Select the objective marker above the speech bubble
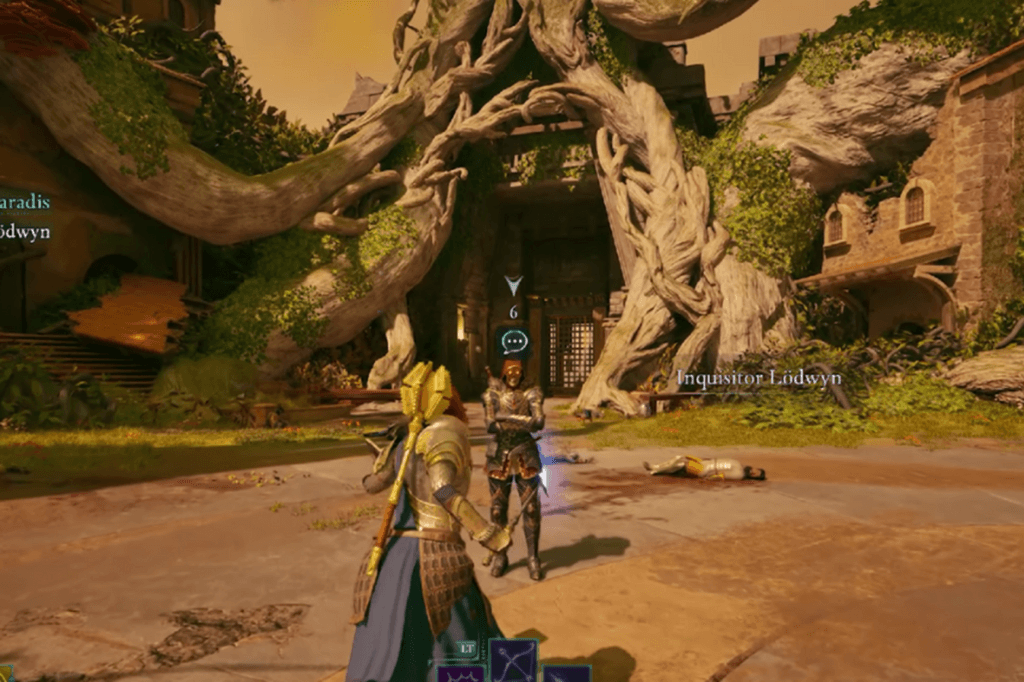Viewport: 1024px width, 682px height. (x=514, y=287)
